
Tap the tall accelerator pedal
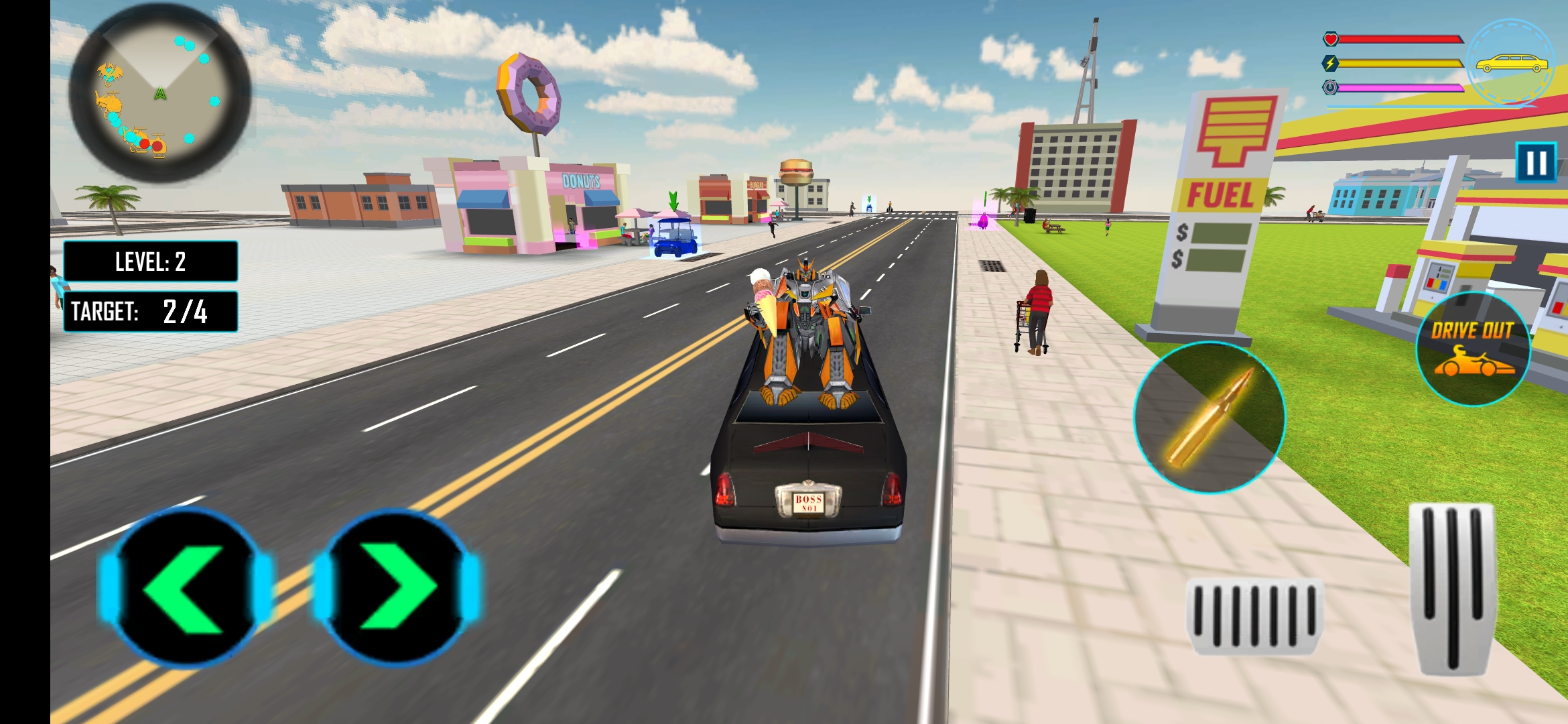coord(1452,587)
